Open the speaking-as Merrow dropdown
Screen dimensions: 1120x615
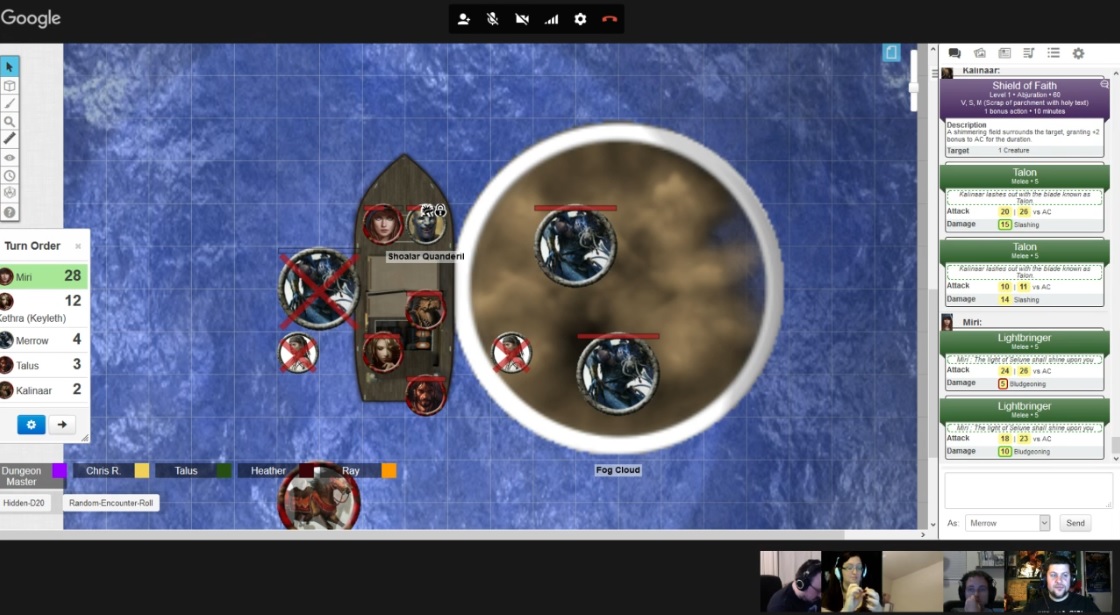(1008, 523)
